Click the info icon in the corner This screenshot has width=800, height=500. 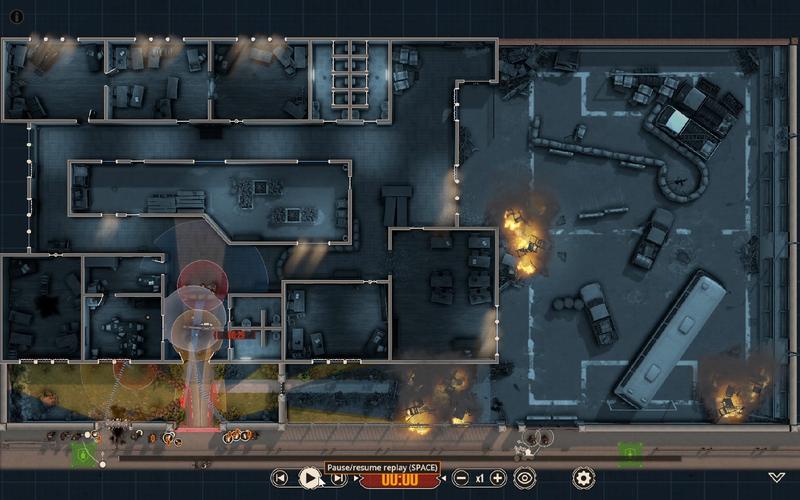click(x=16, y=16)
